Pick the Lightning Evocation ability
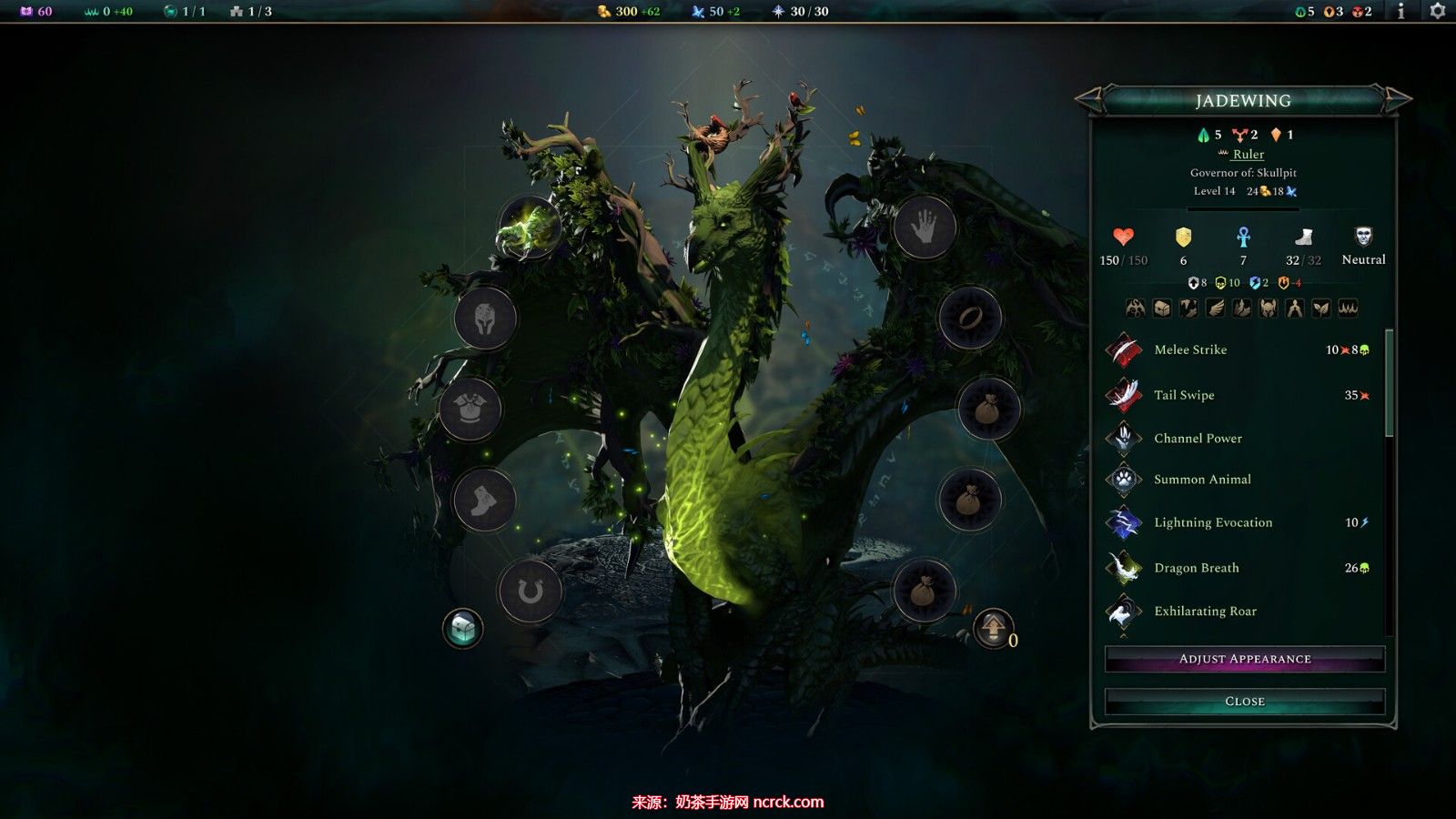Viewport: 1456px width, 819px height. coord(1213,522)
